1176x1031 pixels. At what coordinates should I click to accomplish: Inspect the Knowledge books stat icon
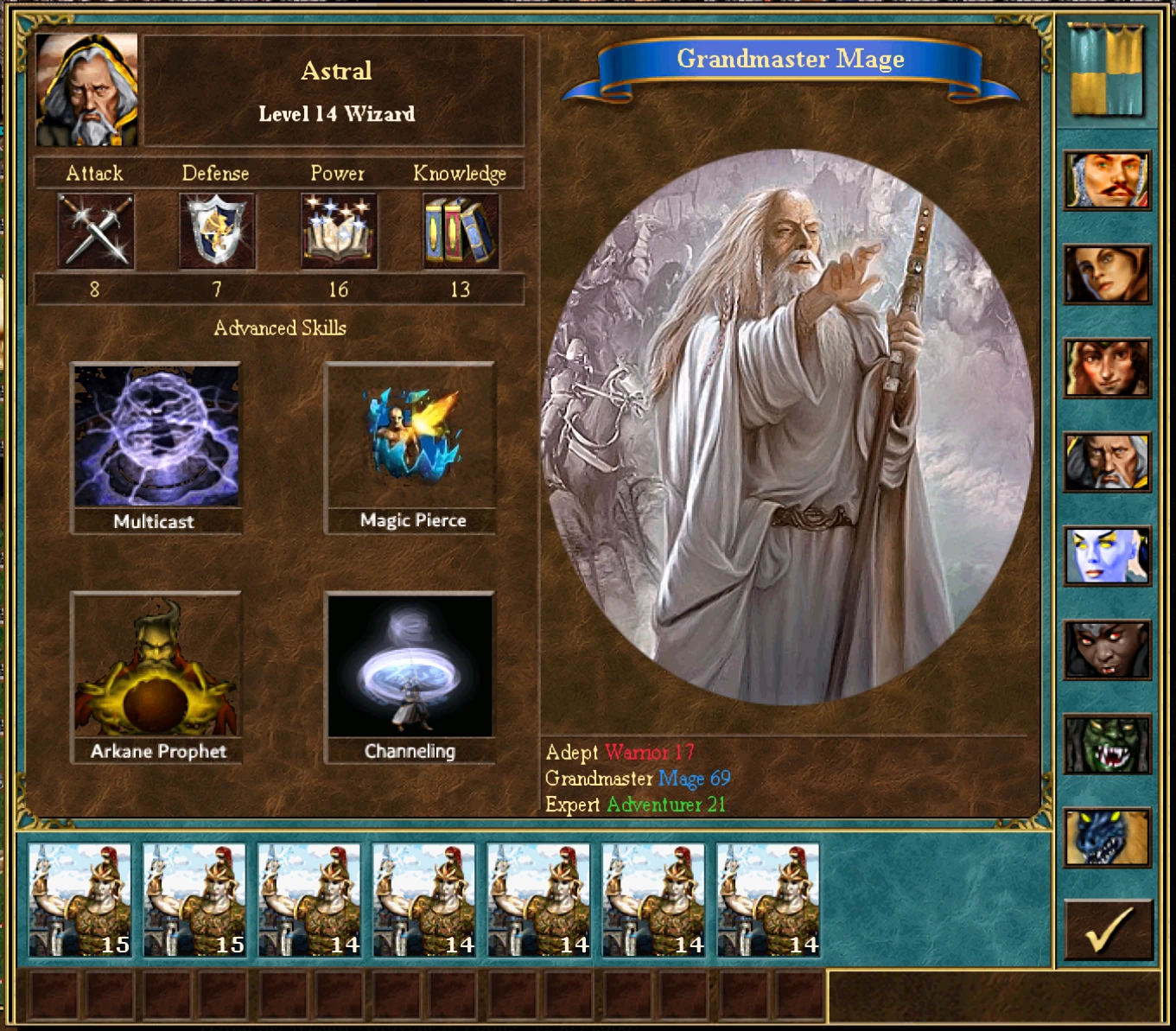(x=460, y=231)
